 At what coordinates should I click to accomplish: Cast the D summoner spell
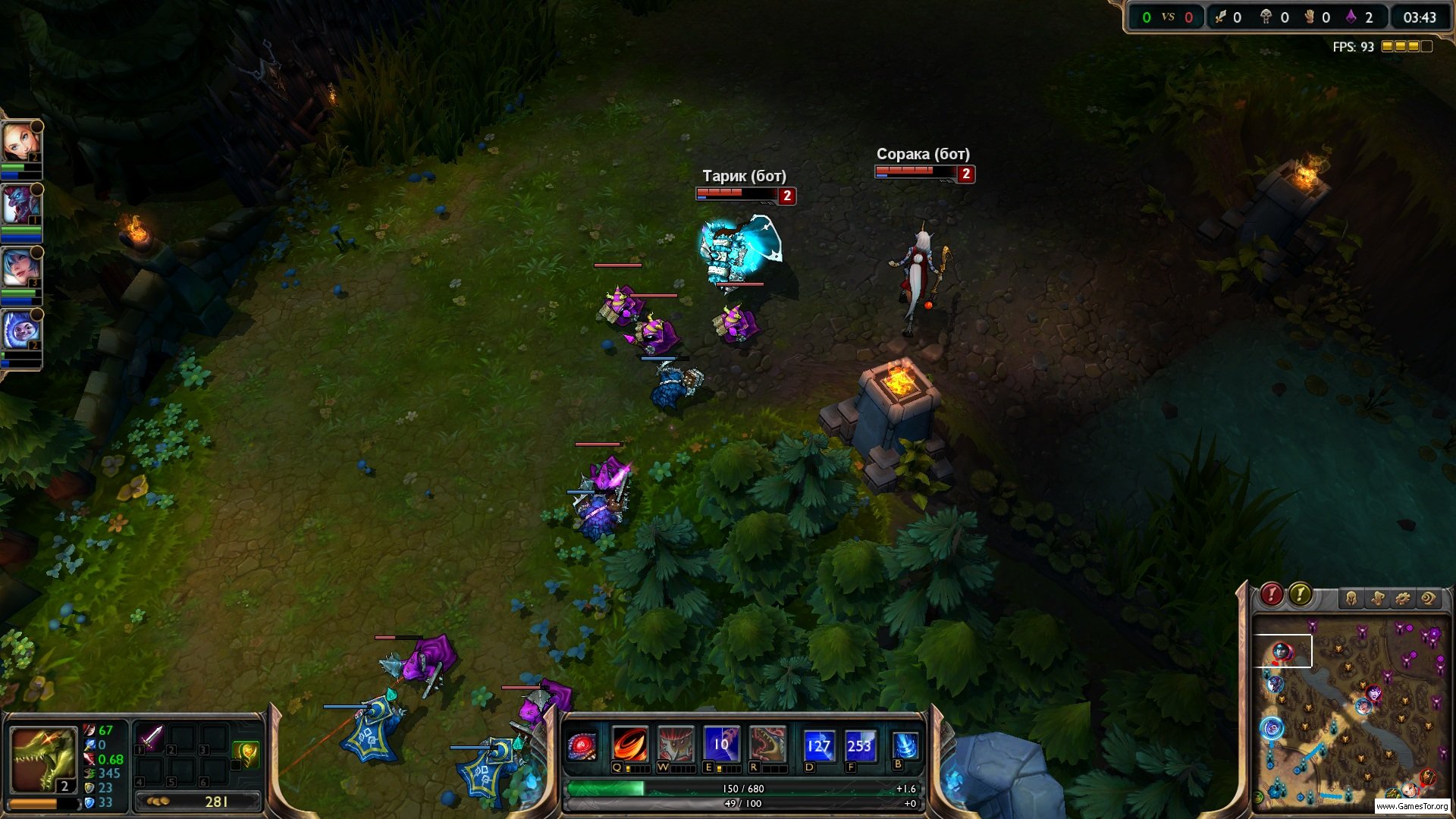(819, 745)
